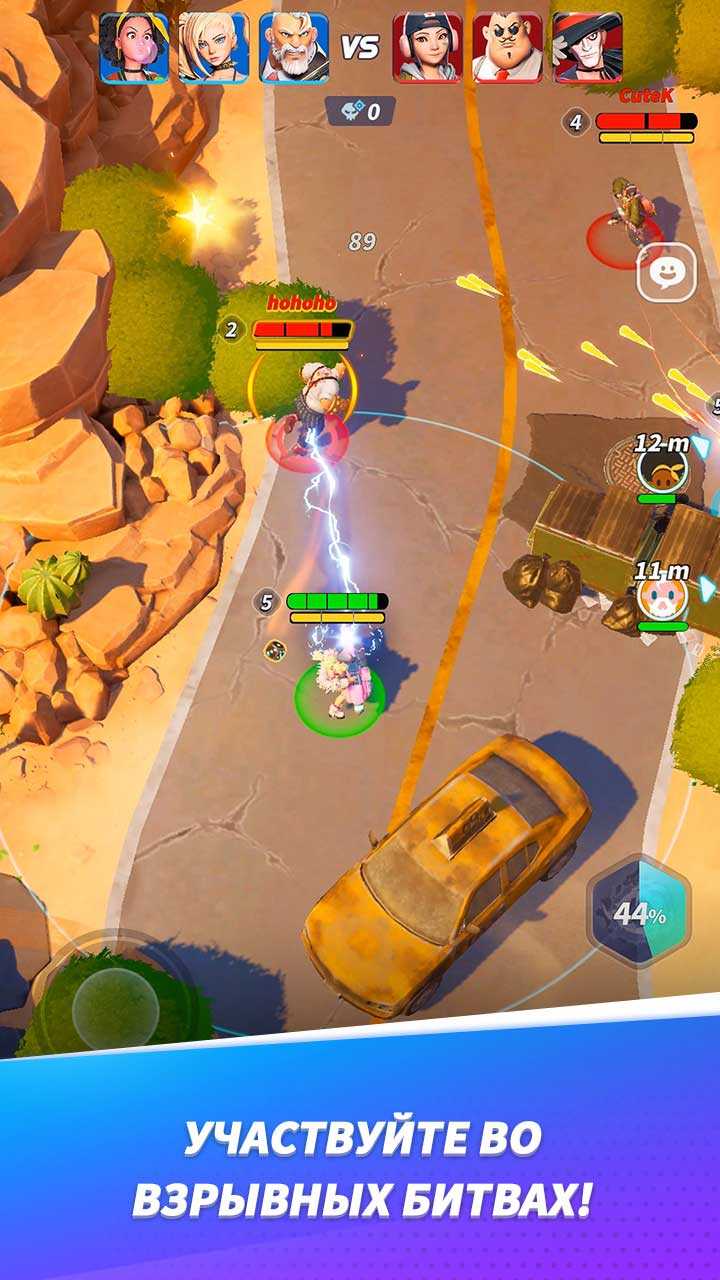This screenshot has width=720, height=1280.
Task: Select the white-bearded man team portrait
Action: (x=294, y=47)
